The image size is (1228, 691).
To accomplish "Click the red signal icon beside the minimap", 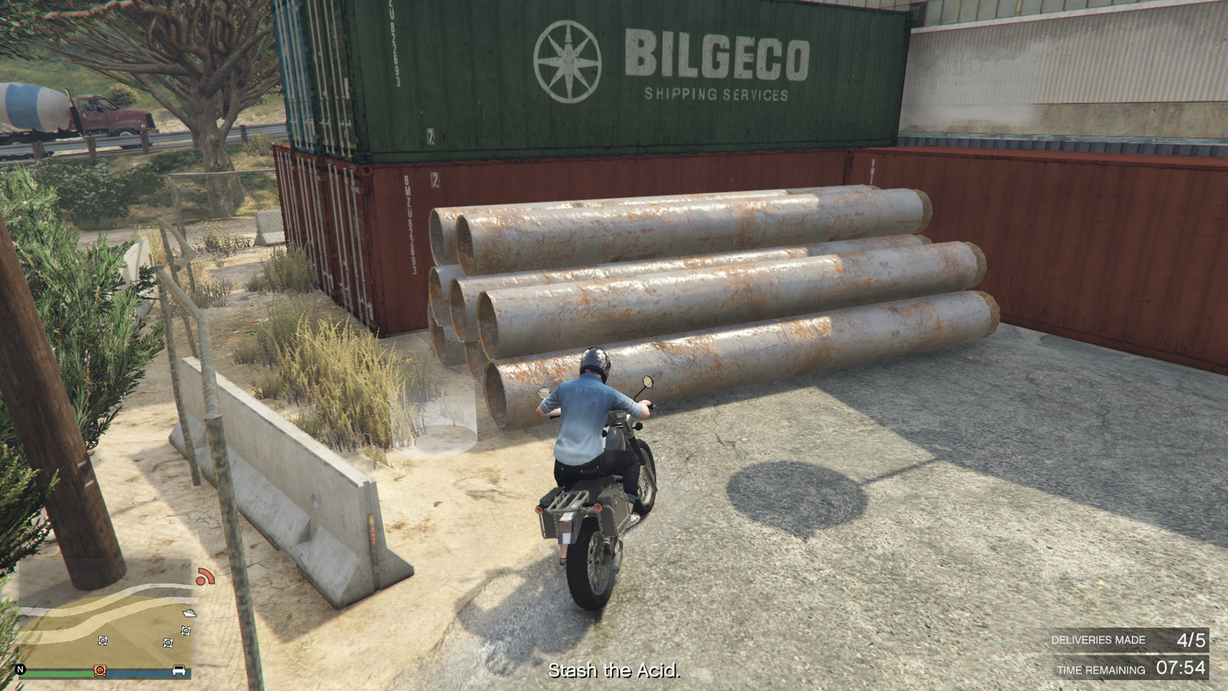I will pos(205,577).
